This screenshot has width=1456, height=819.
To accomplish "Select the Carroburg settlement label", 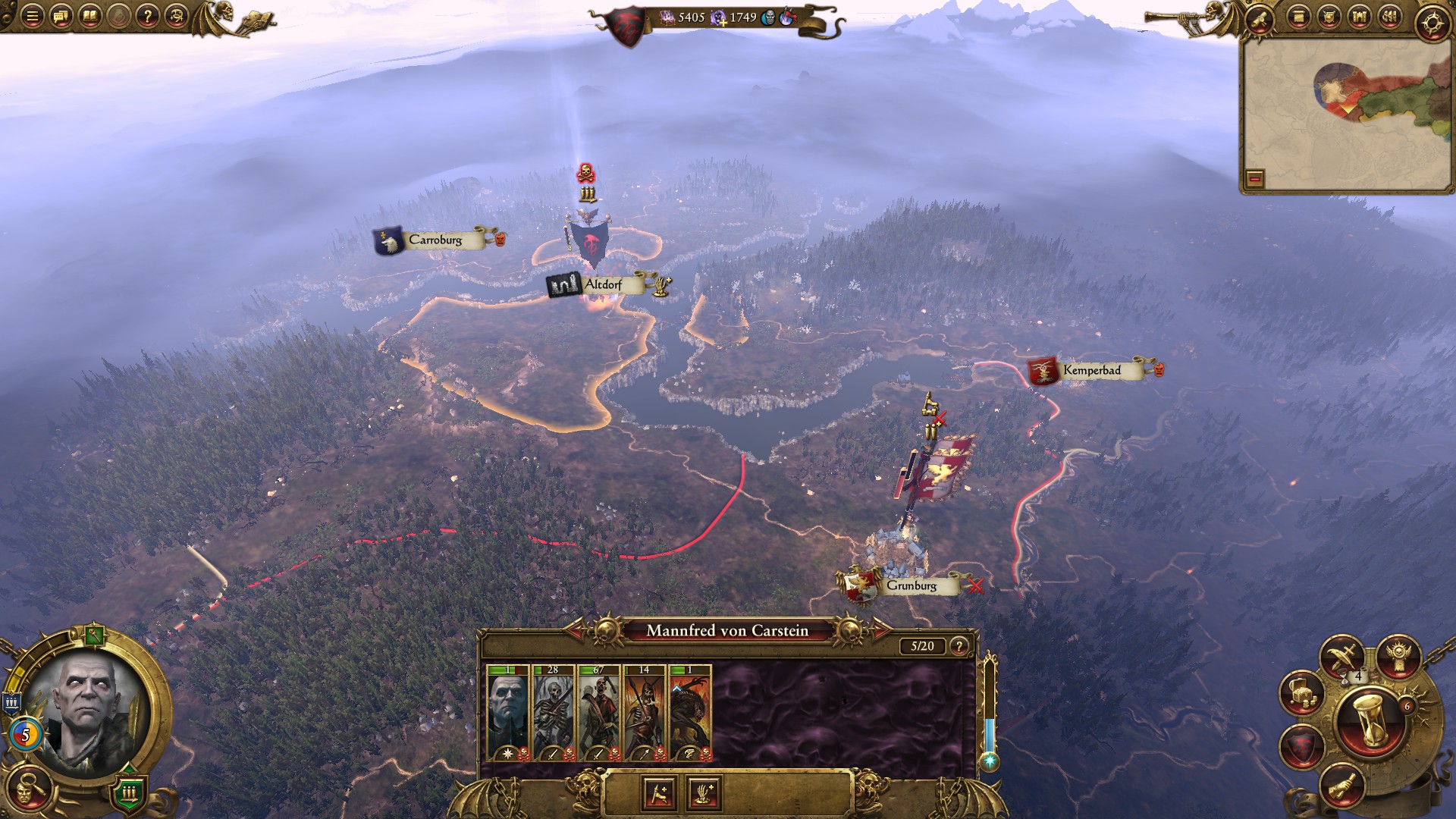I will pyautogui.click(x=435, y=240).
